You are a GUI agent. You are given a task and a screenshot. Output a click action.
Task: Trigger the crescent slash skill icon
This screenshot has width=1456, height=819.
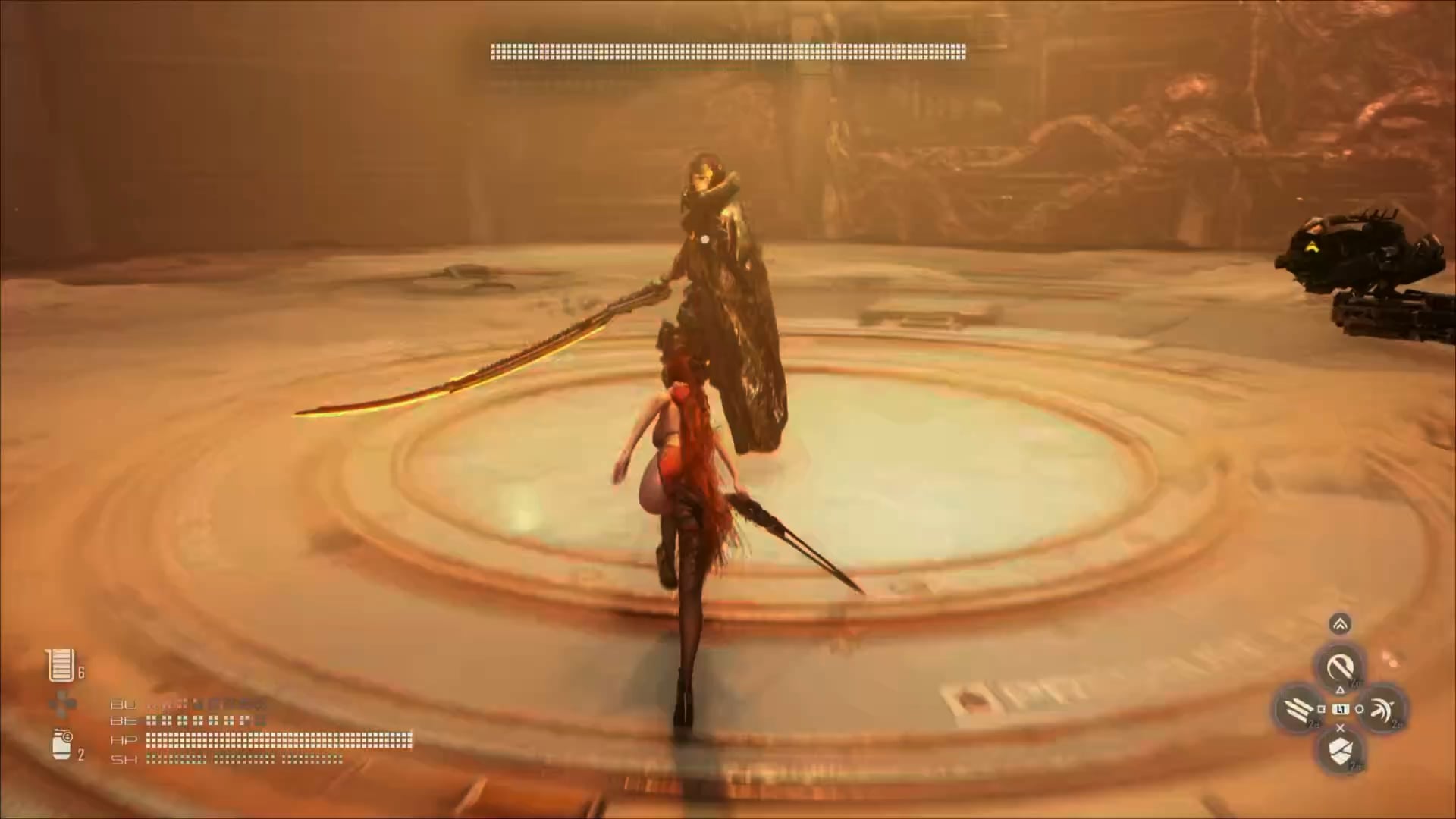point(1382,710)
